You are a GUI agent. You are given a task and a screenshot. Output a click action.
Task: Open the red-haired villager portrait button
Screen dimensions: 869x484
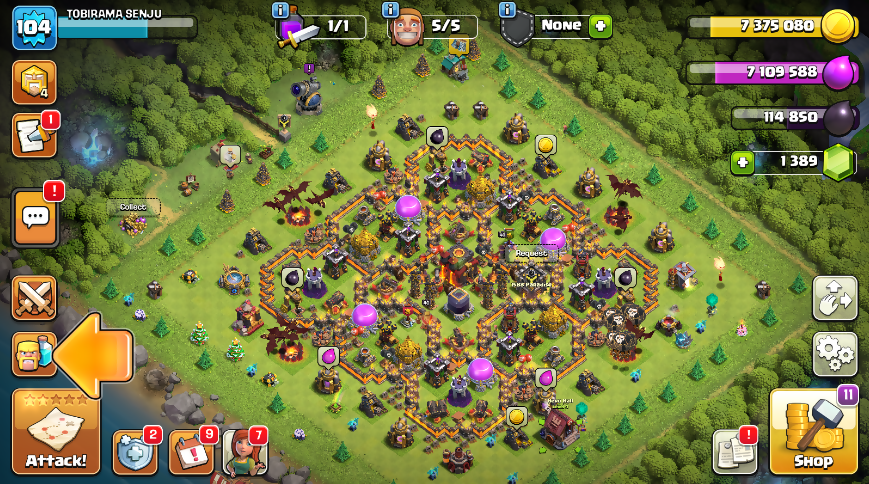[x=245, y=452]
